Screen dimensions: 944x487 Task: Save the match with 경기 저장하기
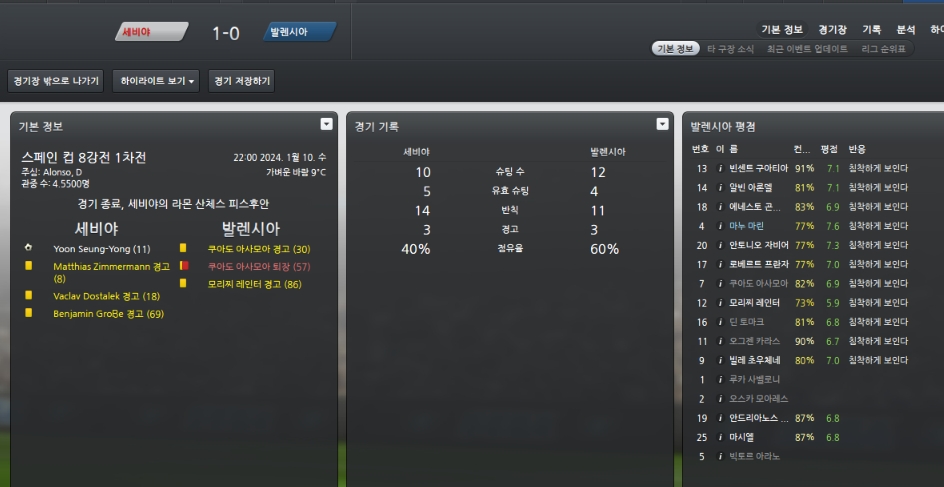coord(241,81)
